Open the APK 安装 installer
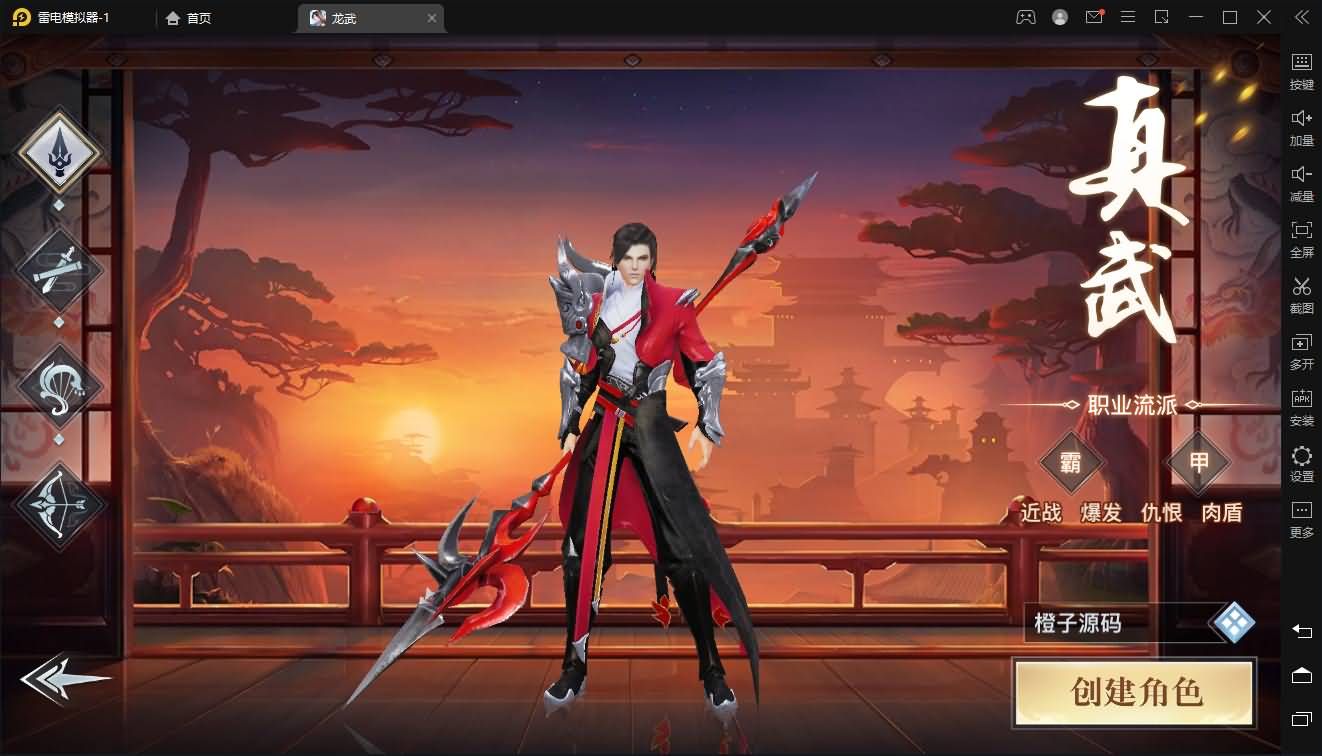 pos(1301,407)
